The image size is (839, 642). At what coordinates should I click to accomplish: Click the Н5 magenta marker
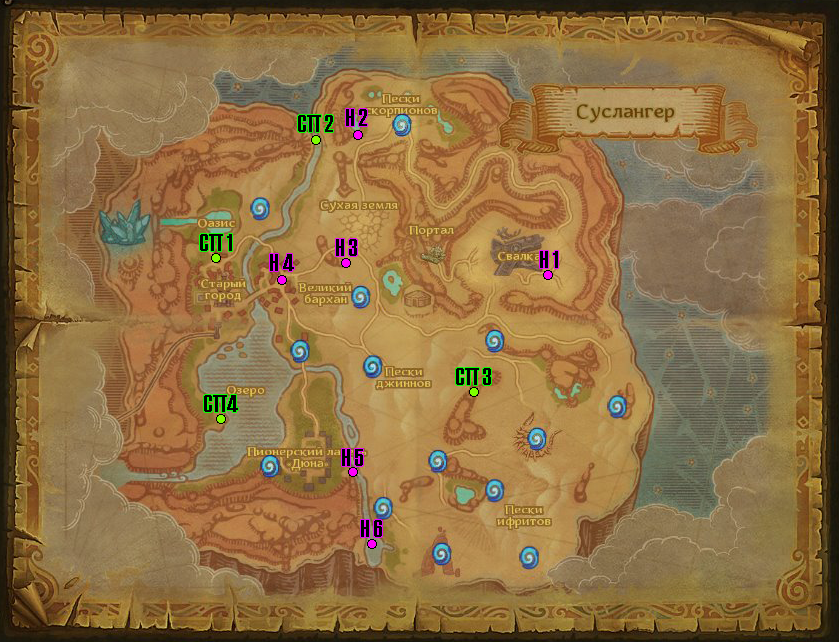point(352,472)
